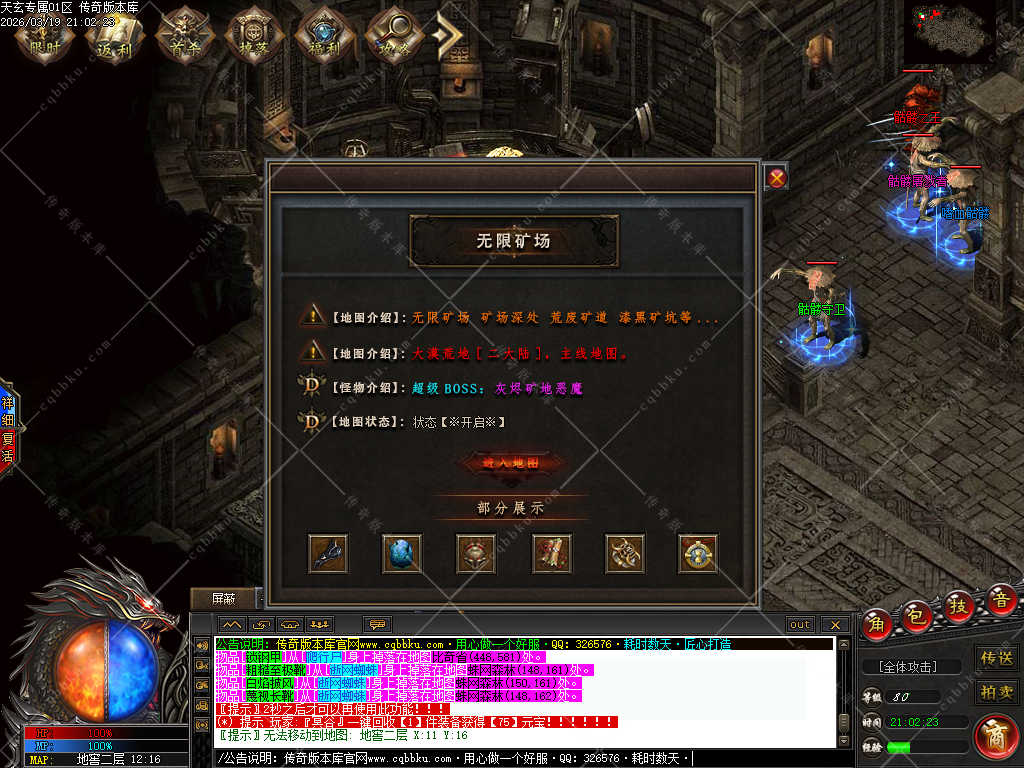
Task: Click the 屏蔽 block tab above chat
Action: 224,598
